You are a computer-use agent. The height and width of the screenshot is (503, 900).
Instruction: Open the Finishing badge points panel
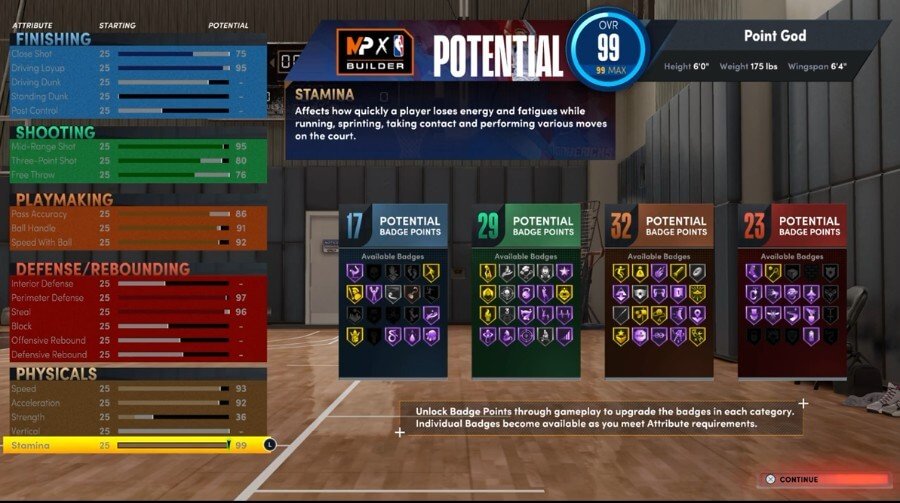[x=392, y=291]
